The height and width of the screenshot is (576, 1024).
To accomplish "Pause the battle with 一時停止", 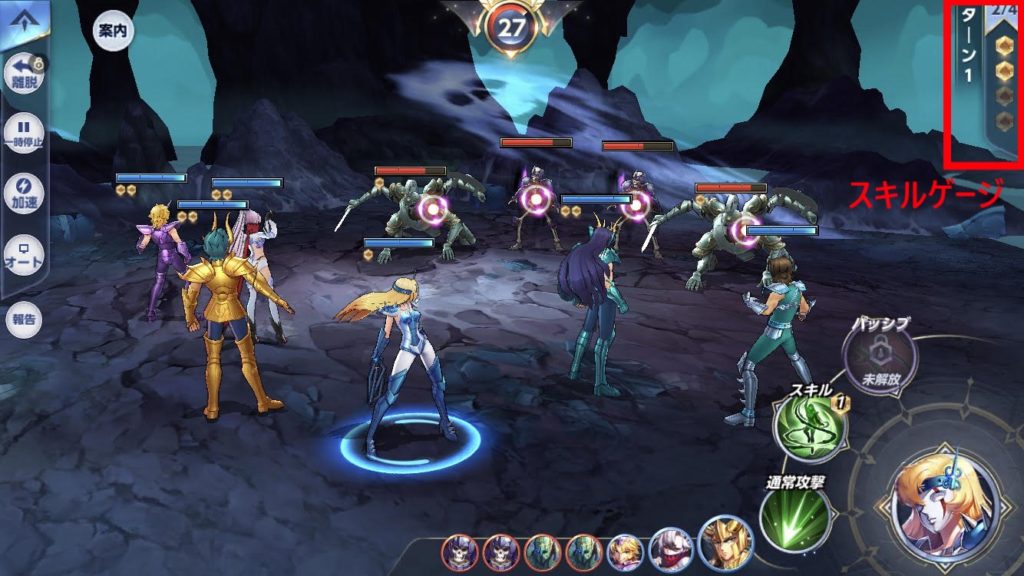I will (24, 132).
